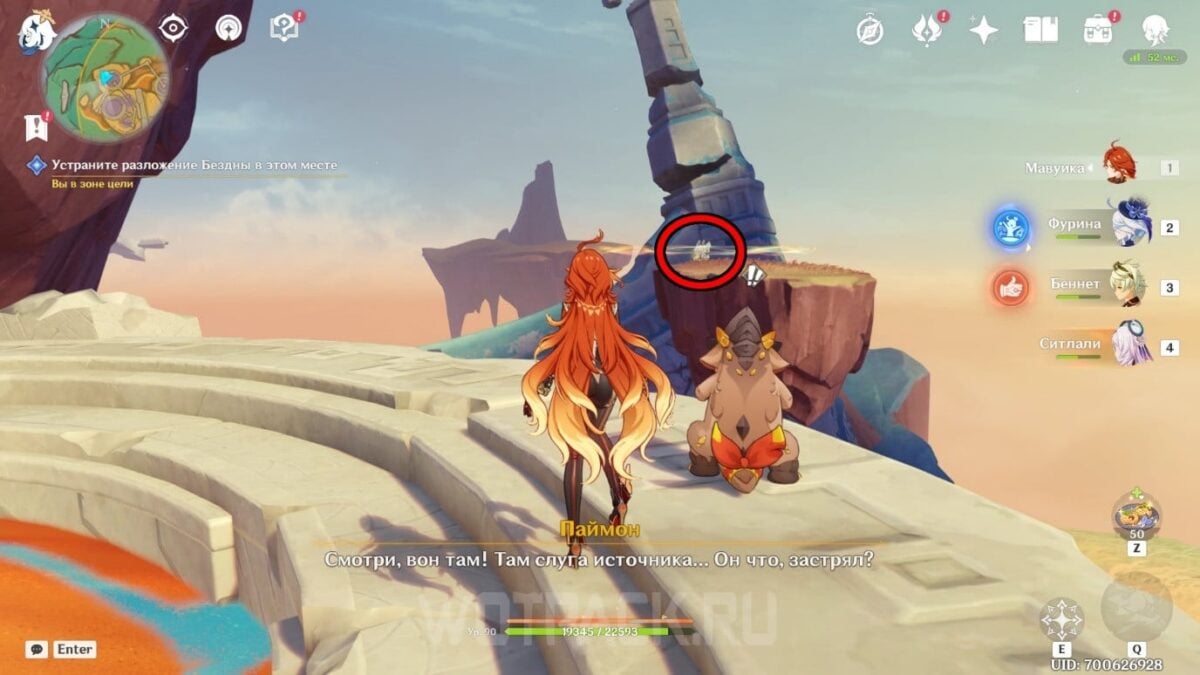Open the chat speech bubble
This screenshot has height=675, width=1200.
(36, 649)
